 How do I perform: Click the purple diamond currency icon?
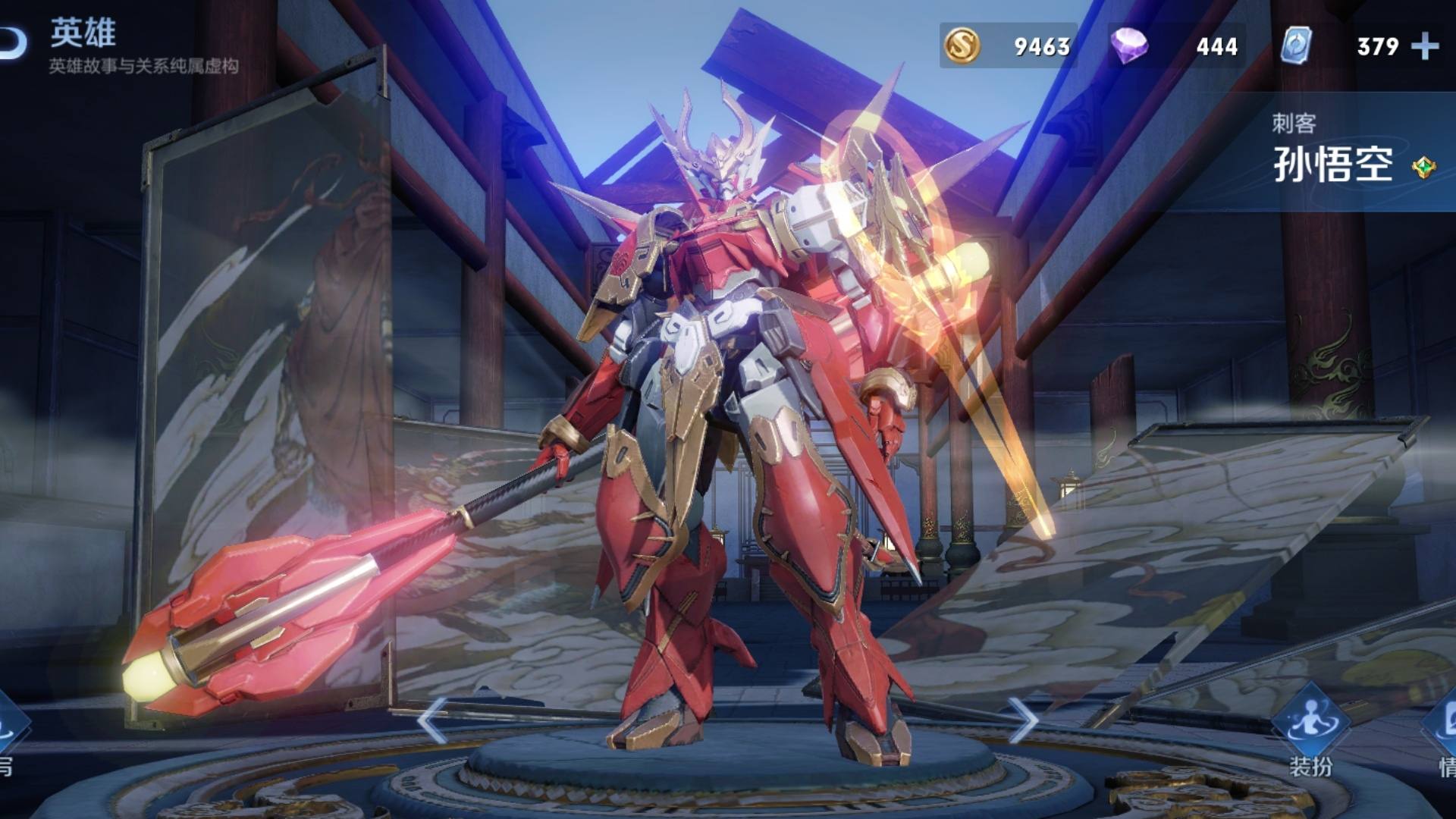(x=1129, y=46)
